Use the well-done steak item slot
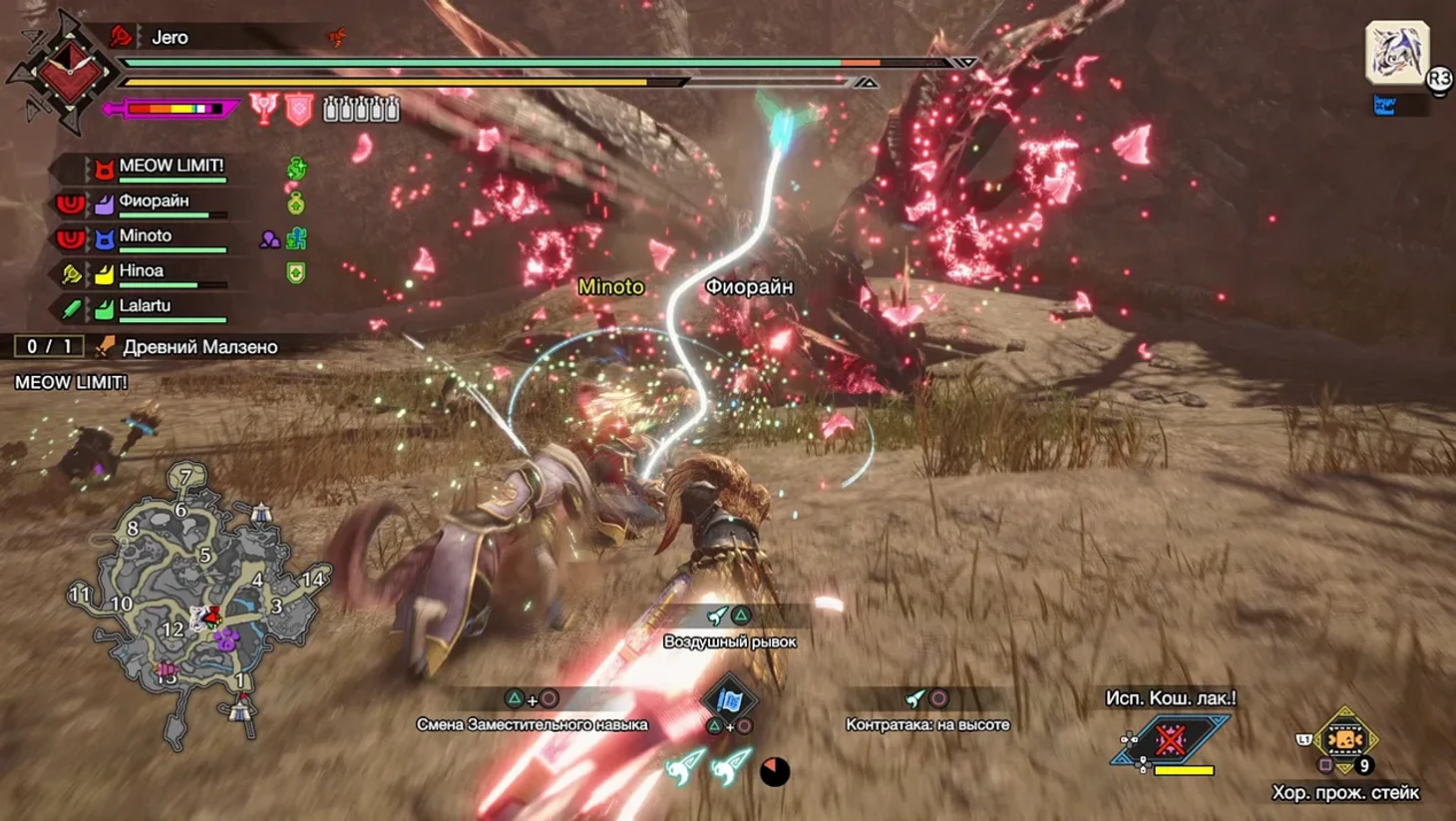Viewport: 1456px width, 821px height. 1345,741
